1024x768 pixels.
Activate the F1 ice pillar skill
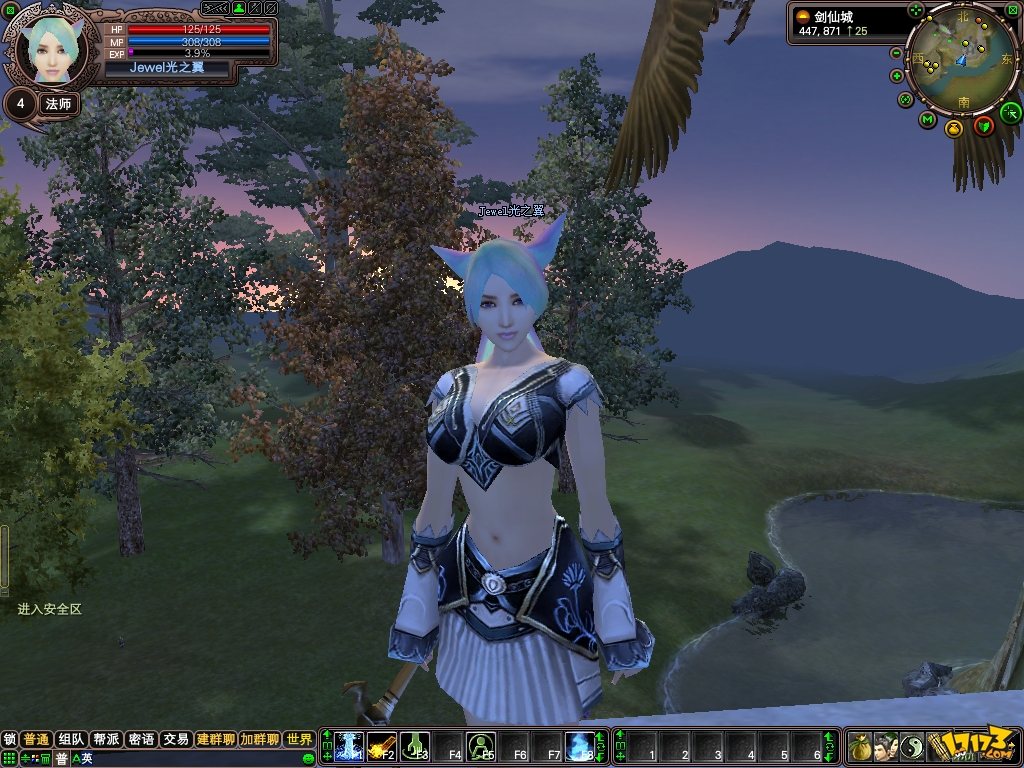tap(349, 747)
